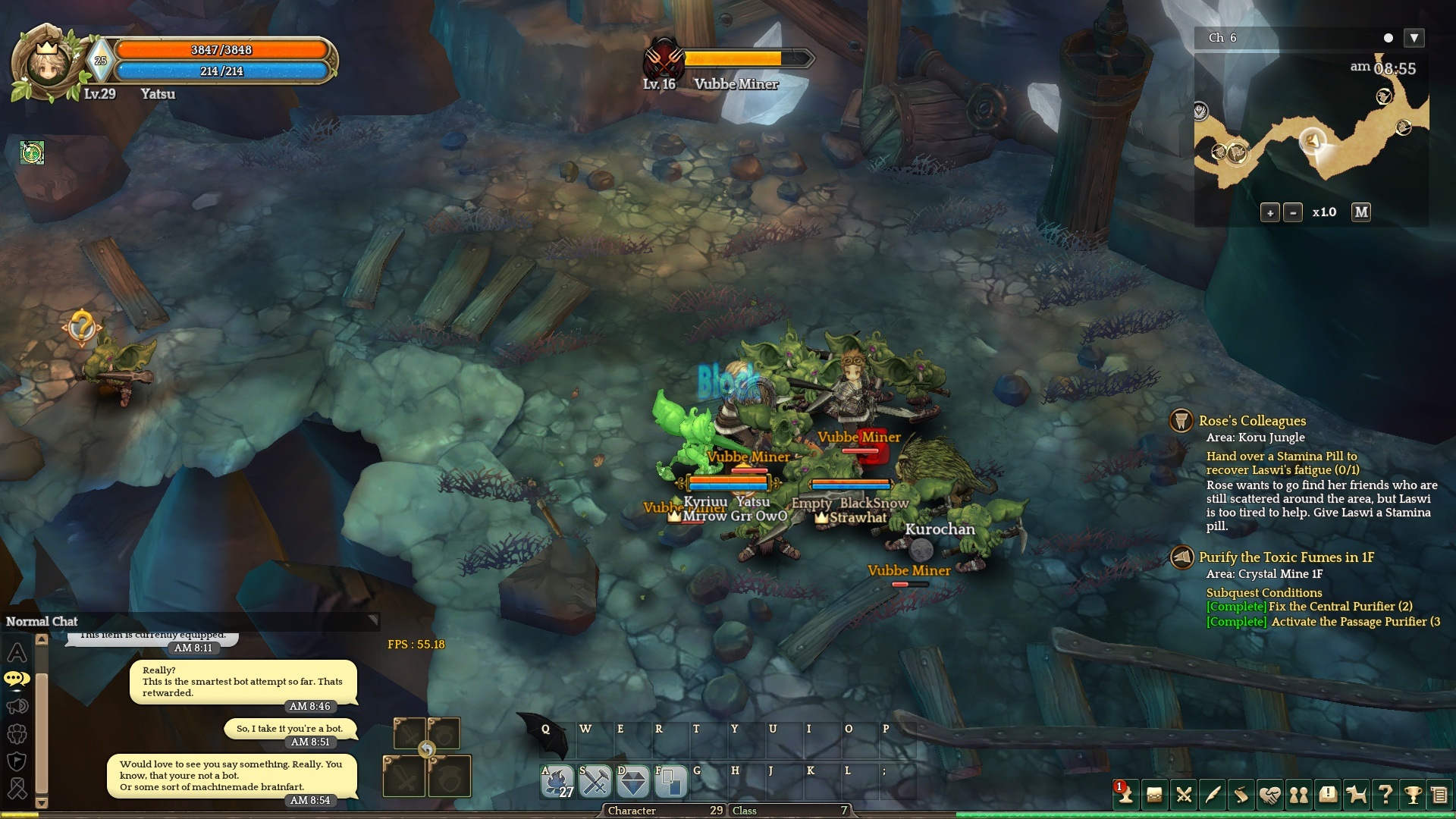This screenshot has width=1456, height=819.
Task: Switch to the party group chat tab
Action: pyautogui.click(x=17, y=734)
